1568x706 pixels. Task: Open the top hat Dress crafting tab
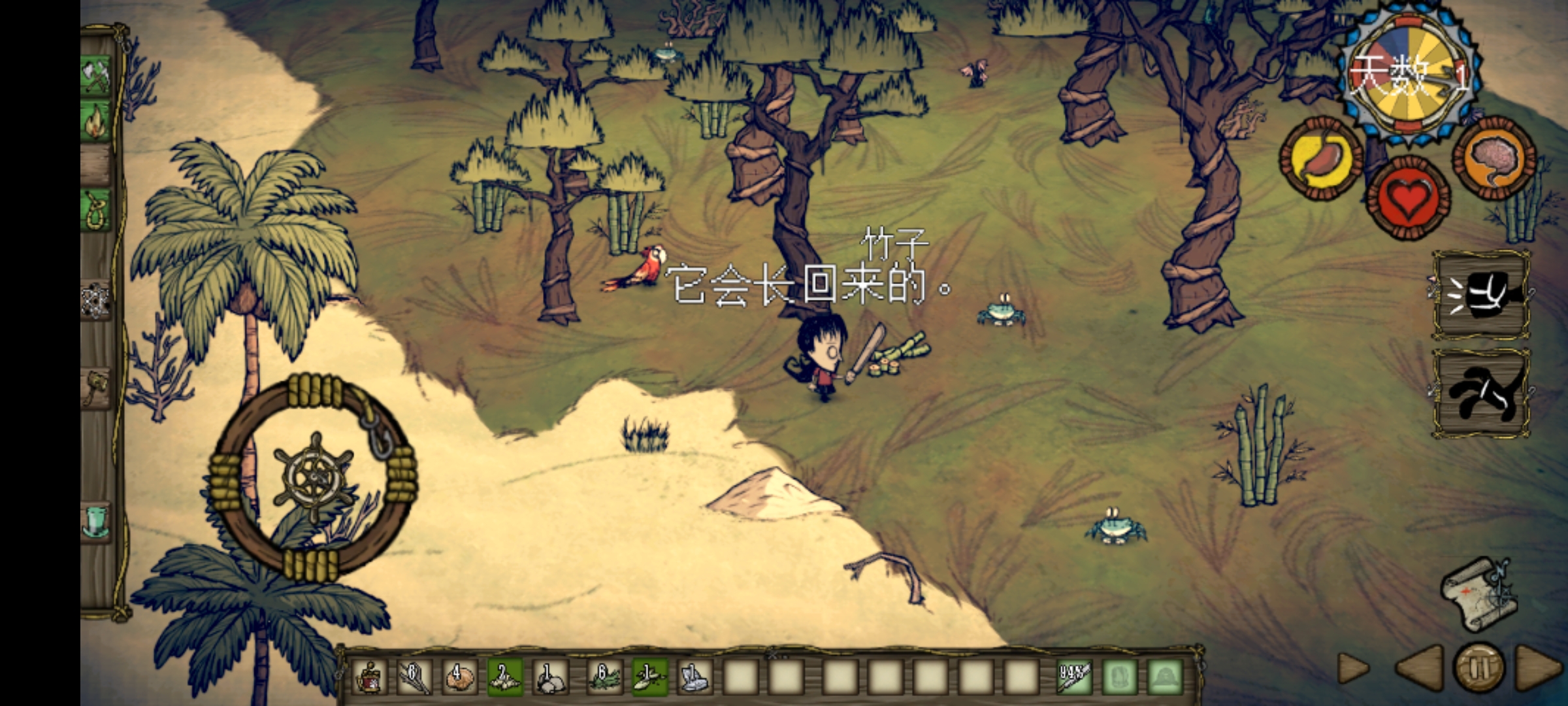pos(97,522)
